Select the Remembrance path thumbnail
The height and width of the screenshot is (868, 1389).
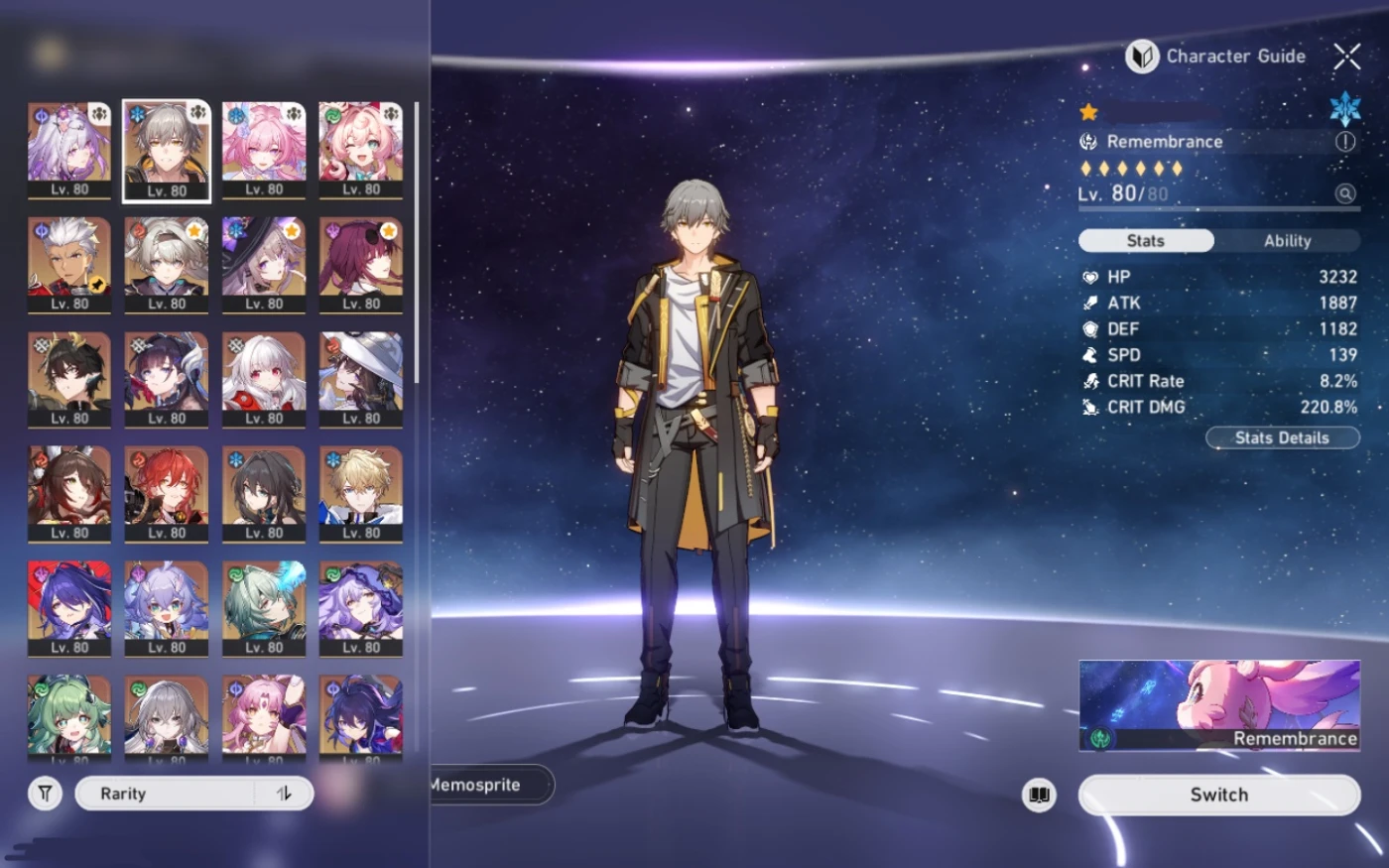coord(1218,705)
